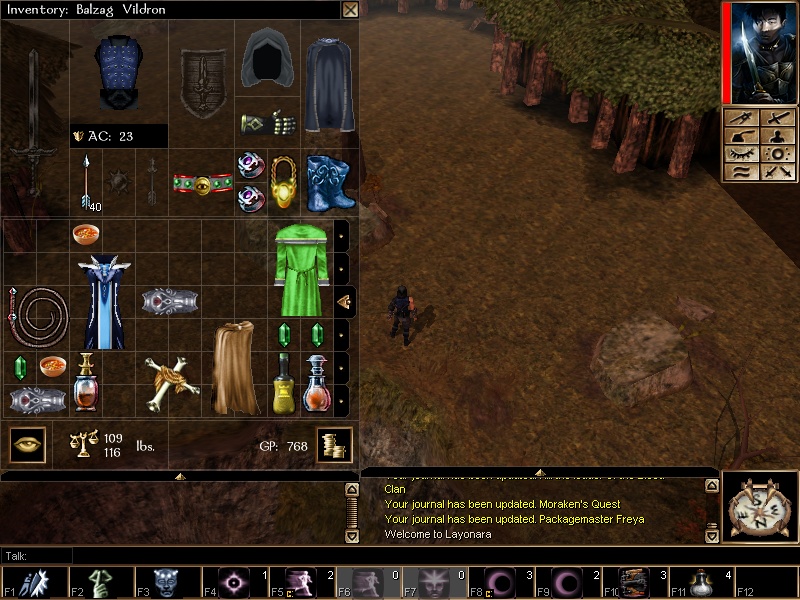800x600 pixels.
Task: Close the inventory window
Action: tap(350, 10)
